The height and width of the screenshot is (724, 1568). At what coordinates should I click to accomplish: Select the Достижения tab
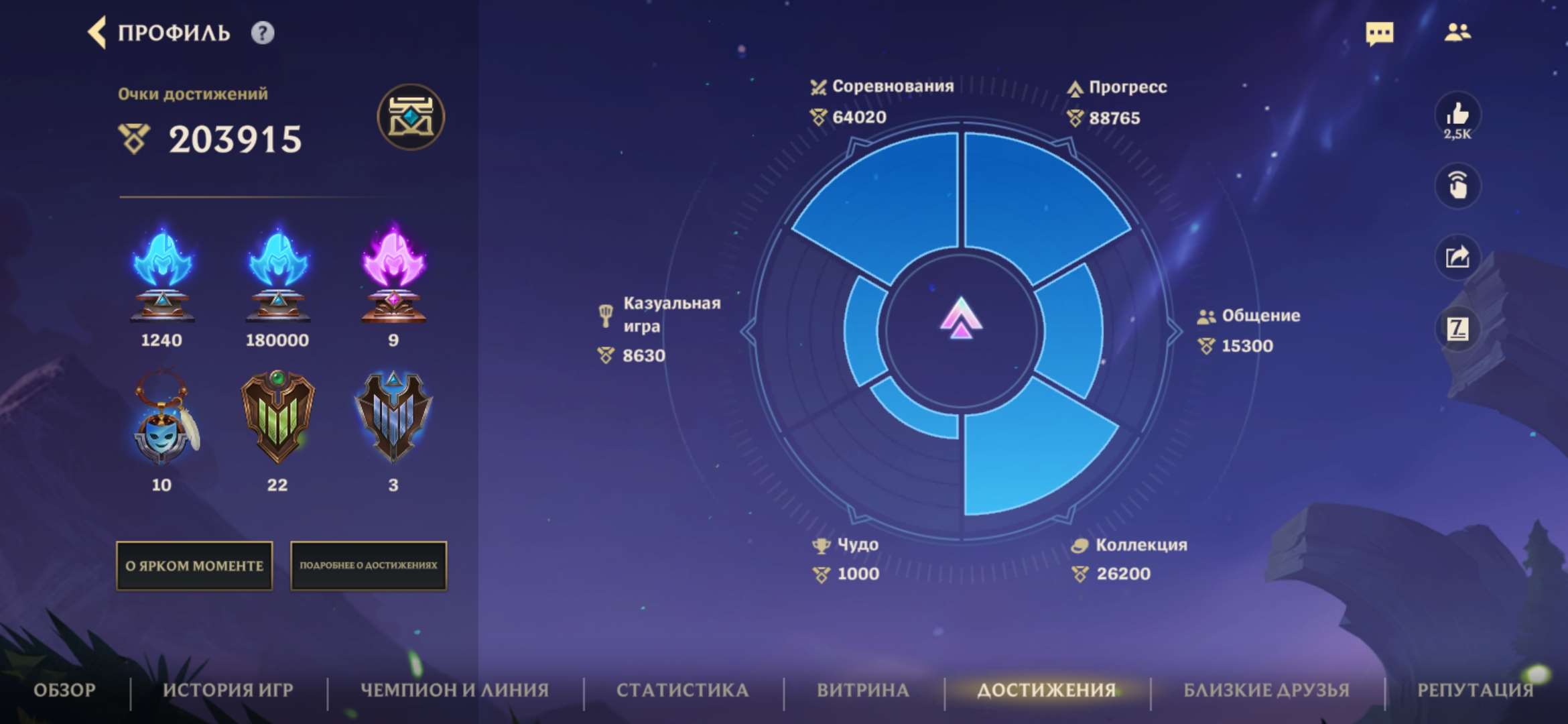[x=1047, y=690]
